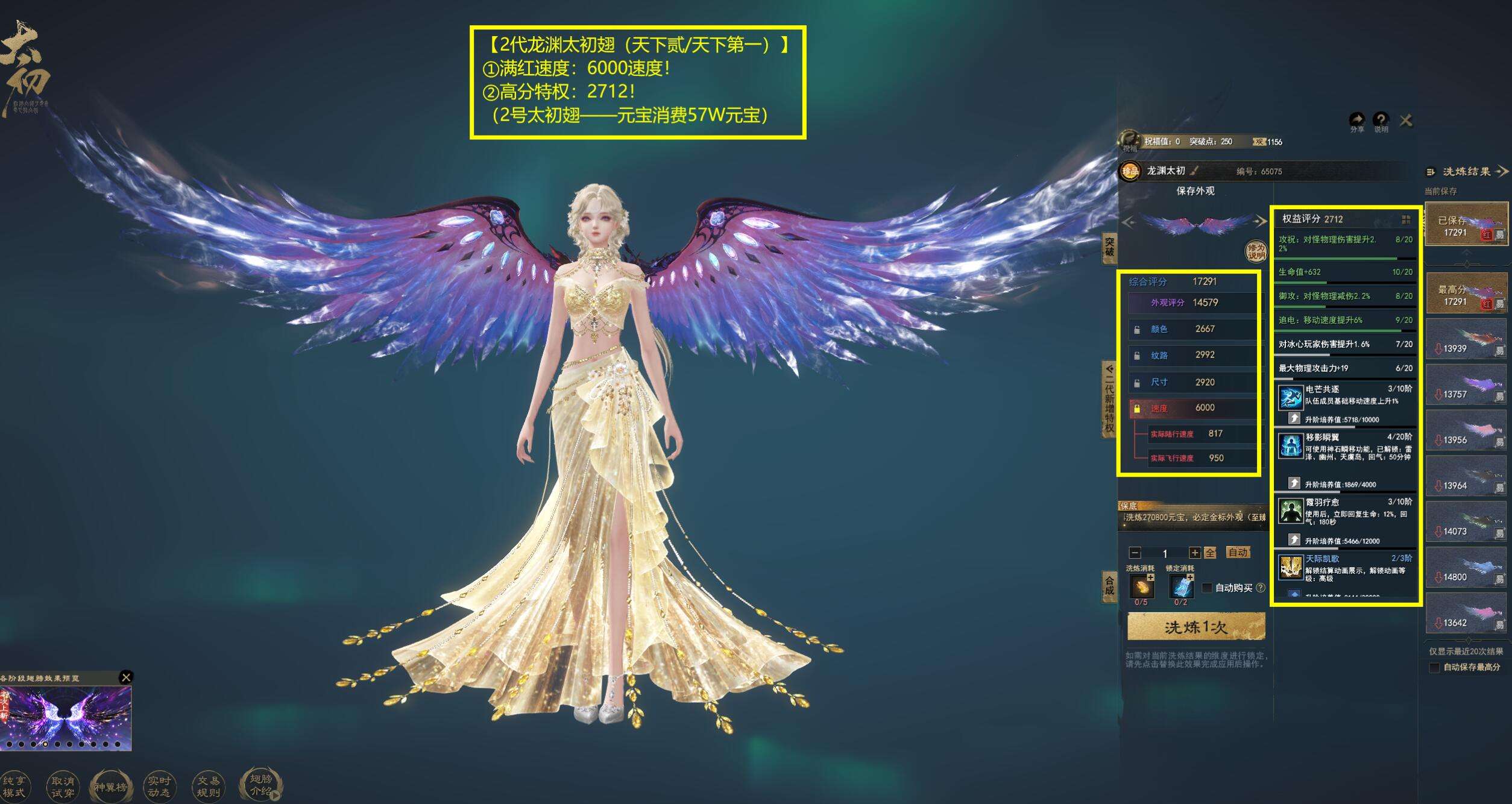Enter 纯享模式 pure view mode
Screen dimensions: 1512x804
14,787
